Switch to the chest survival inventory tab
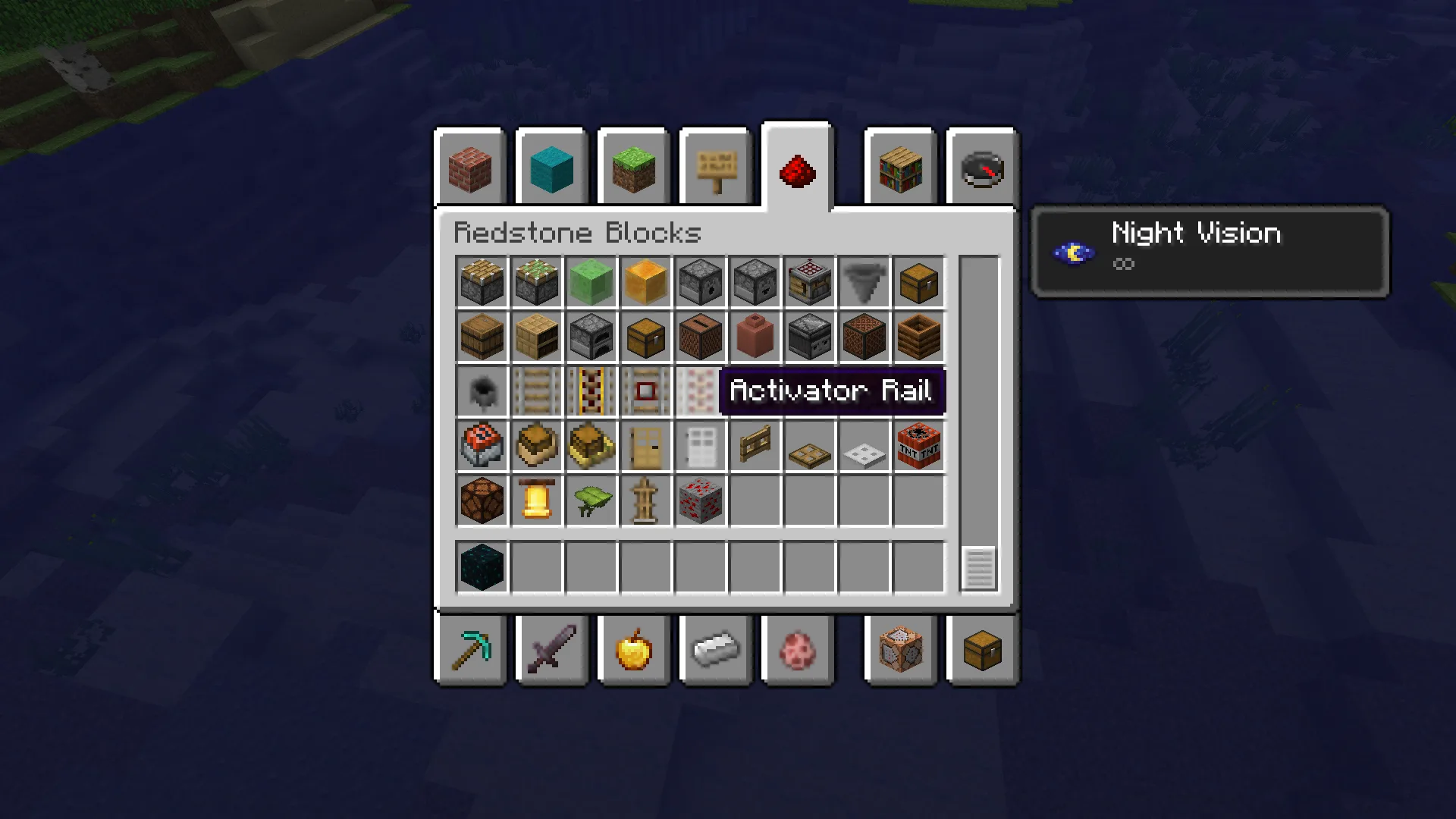Image resolution: width=1456 pixels, height=819 pixels. click(x=982, y=650)
